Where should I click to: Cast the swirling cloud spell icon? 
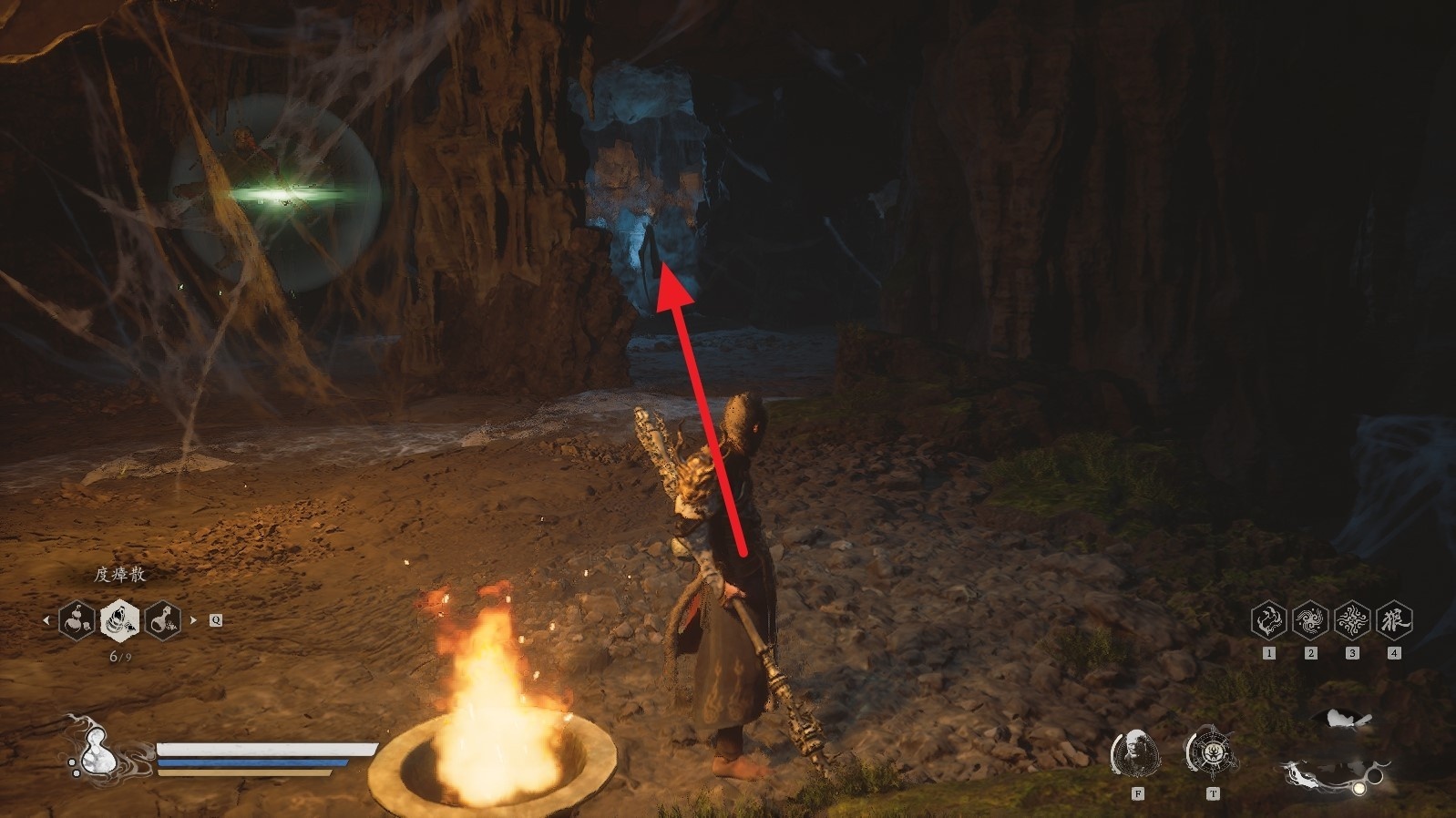(x=1310, y=620)
